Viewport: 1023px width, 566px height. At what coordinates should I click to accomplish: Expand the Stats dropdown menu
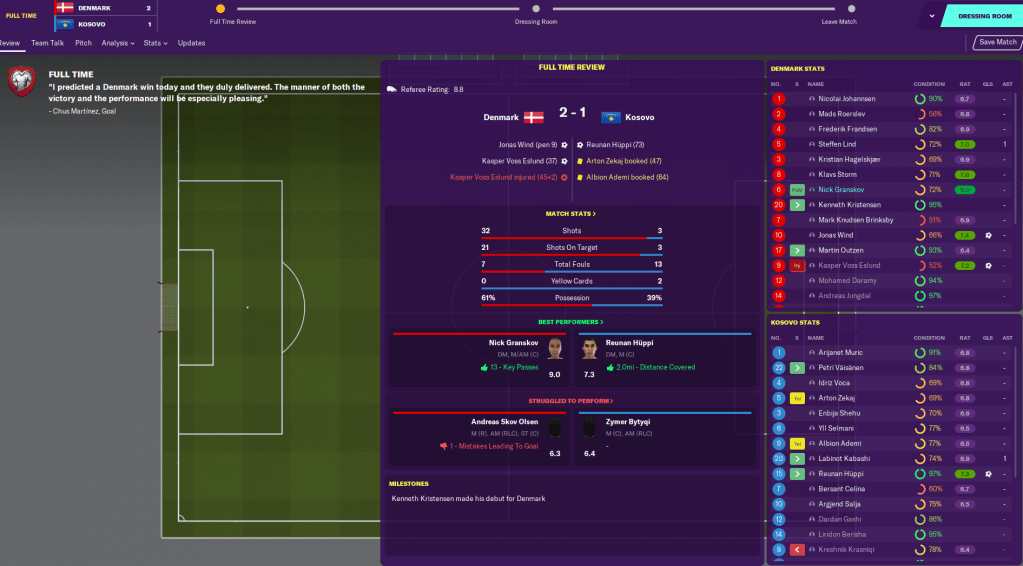click(x=155, y=43)
